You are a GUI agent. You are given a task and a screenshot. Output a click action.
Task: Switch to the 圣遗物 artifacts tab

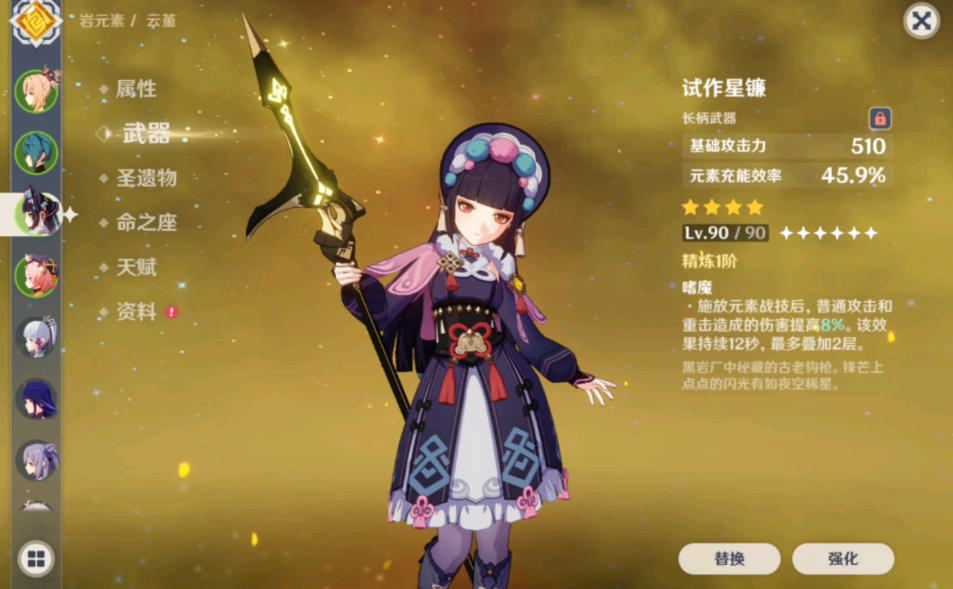(146, 178)
